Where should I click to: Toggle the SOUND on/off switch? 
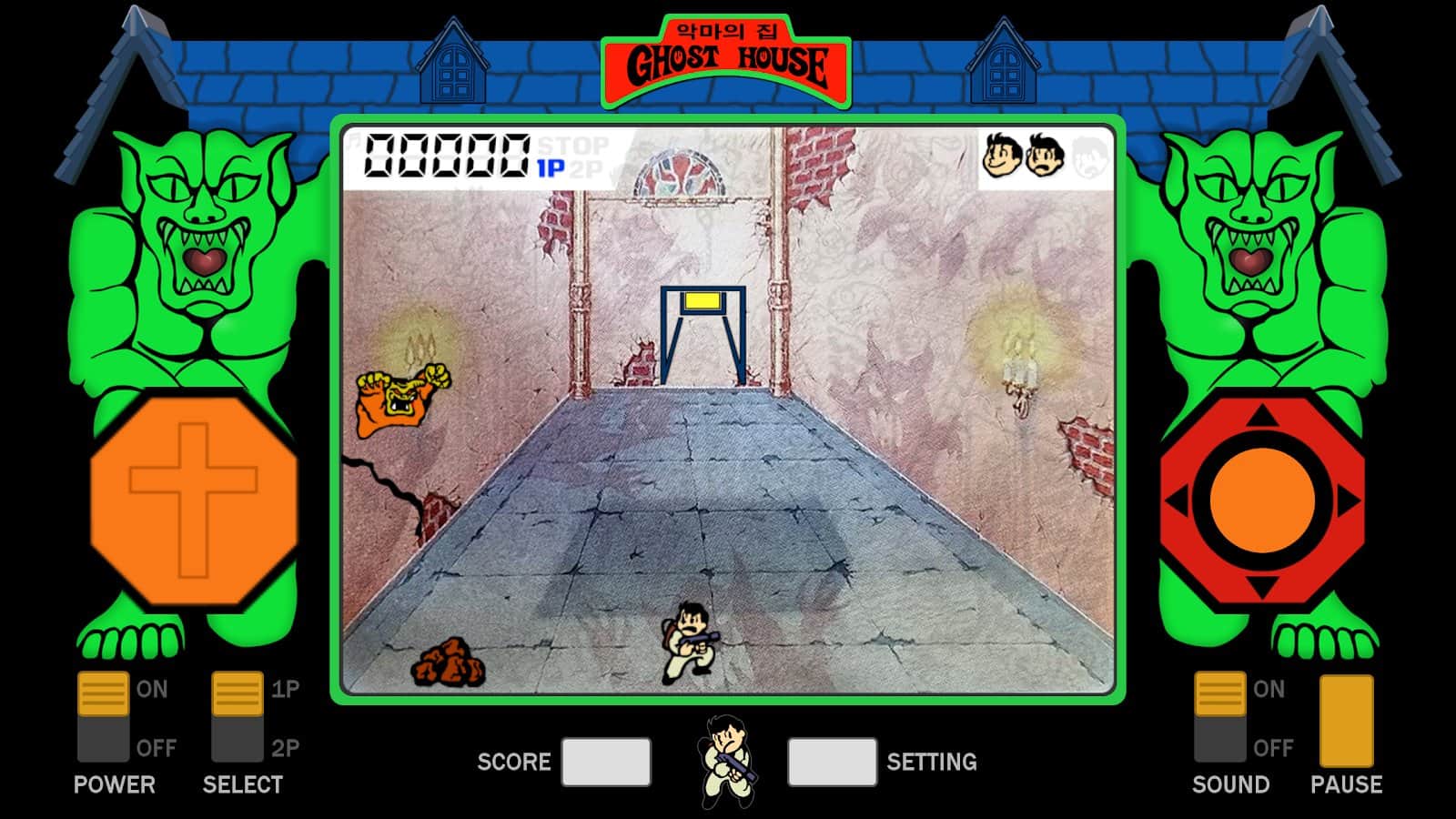click(x=1219, y=717)
